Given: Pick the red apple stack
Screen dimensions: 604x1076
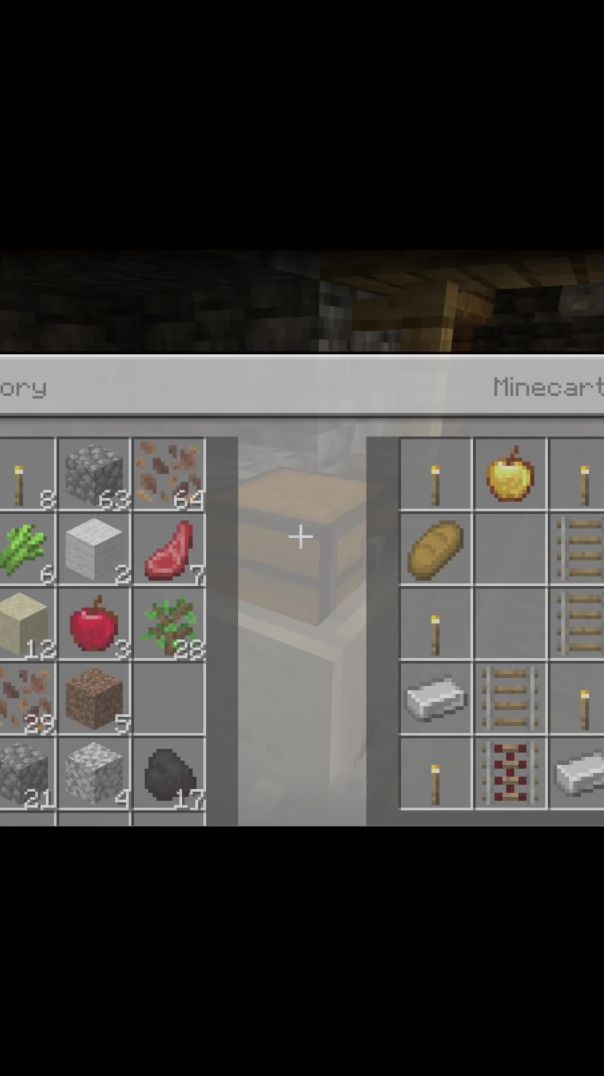Looking at the screenshot, I should point(94,623).
